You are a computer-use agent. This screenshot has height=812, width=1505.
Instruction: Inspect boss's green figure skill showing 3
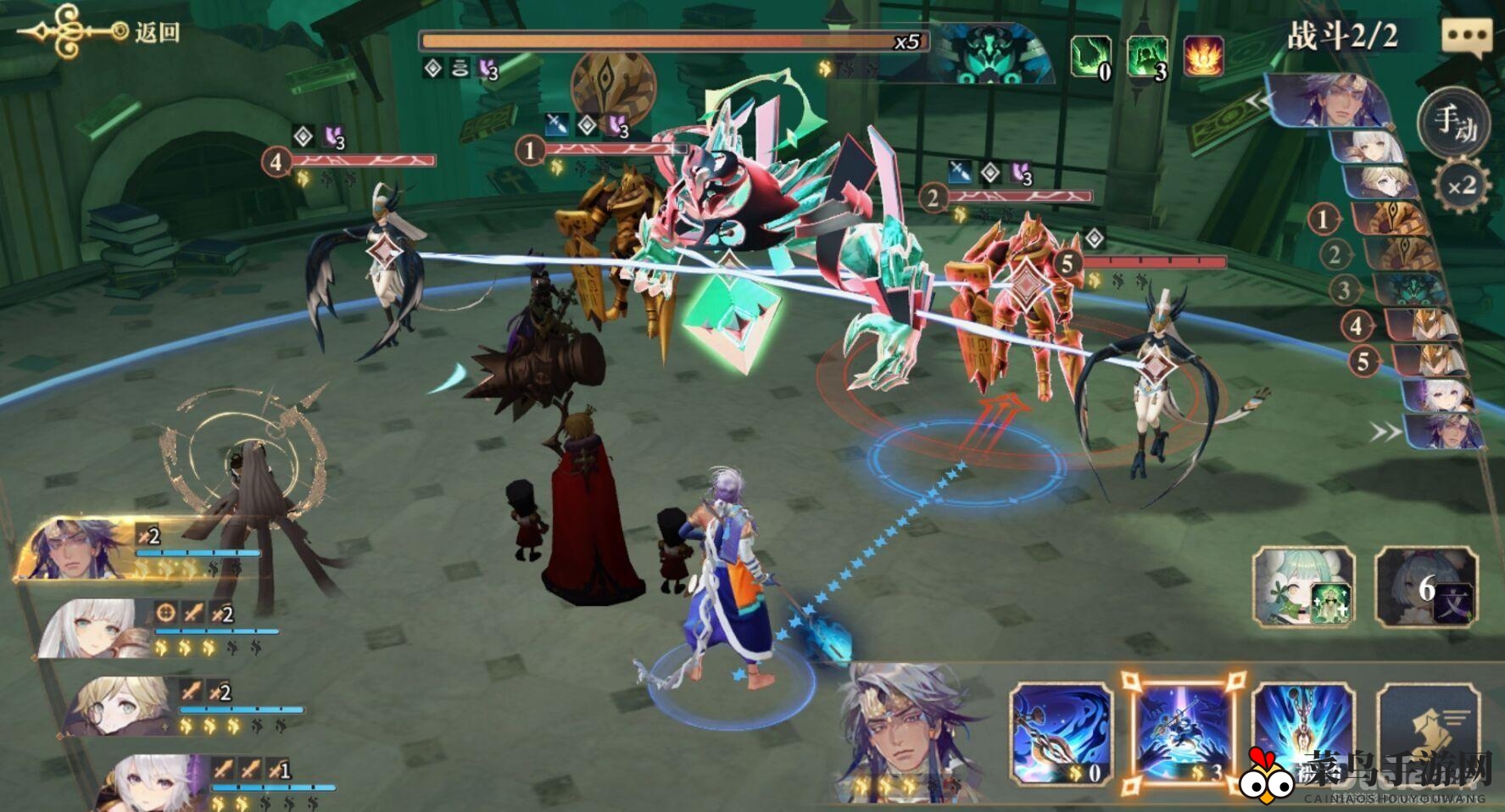1146,57
